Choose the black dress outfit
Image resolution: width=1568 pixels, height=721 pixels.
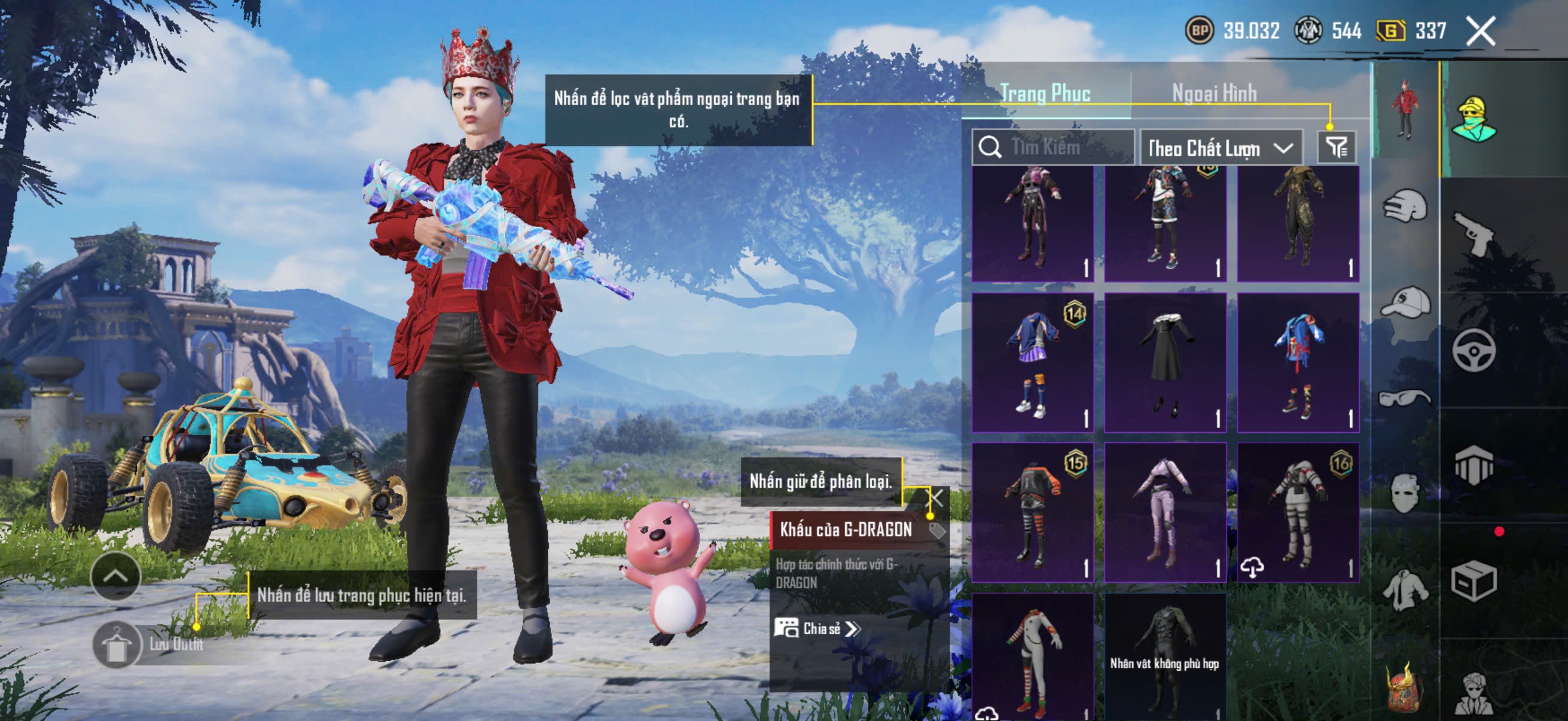click(x=1165, y=363)
